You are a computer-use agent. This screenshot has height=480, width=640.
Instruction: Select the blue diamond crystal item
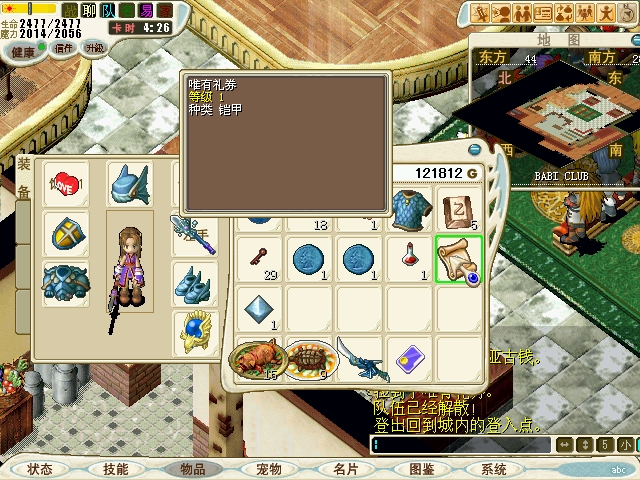(261, 308)
